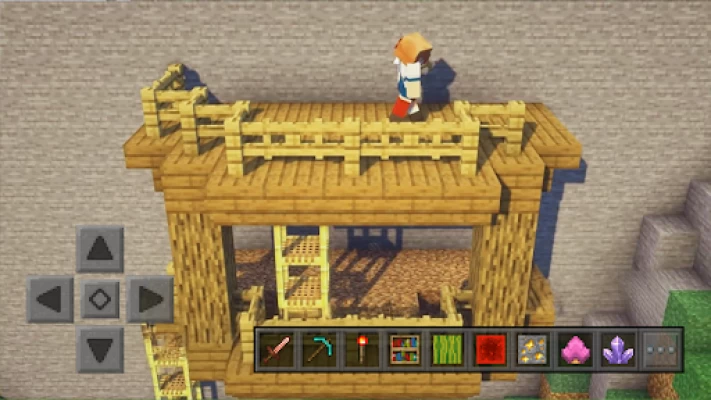This screenshot has height=400, width=711.
Task: Pick the purple crystal hotbar slot
Action: (618, 349)
